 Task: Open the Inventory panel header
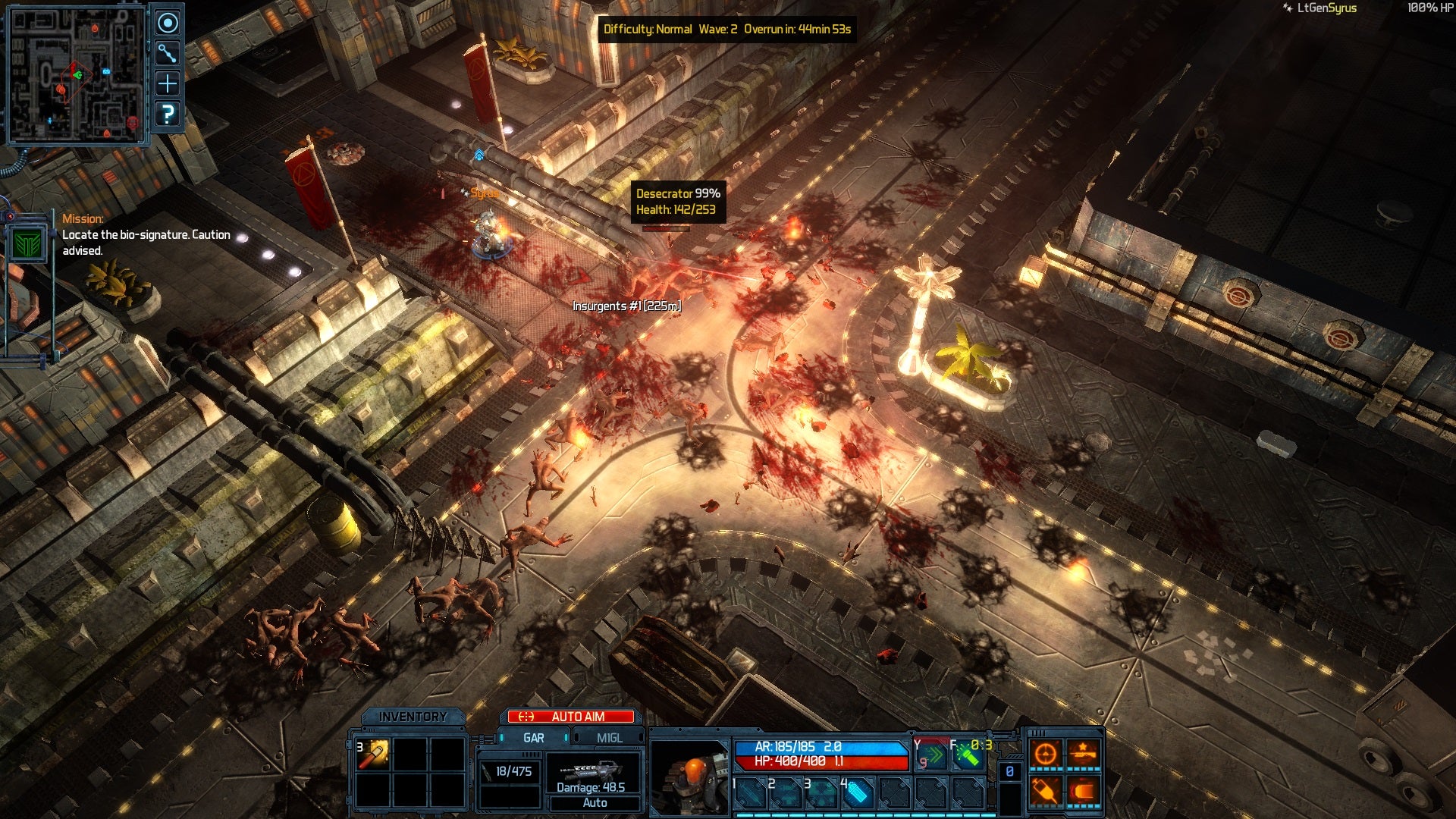coord(413,717)
